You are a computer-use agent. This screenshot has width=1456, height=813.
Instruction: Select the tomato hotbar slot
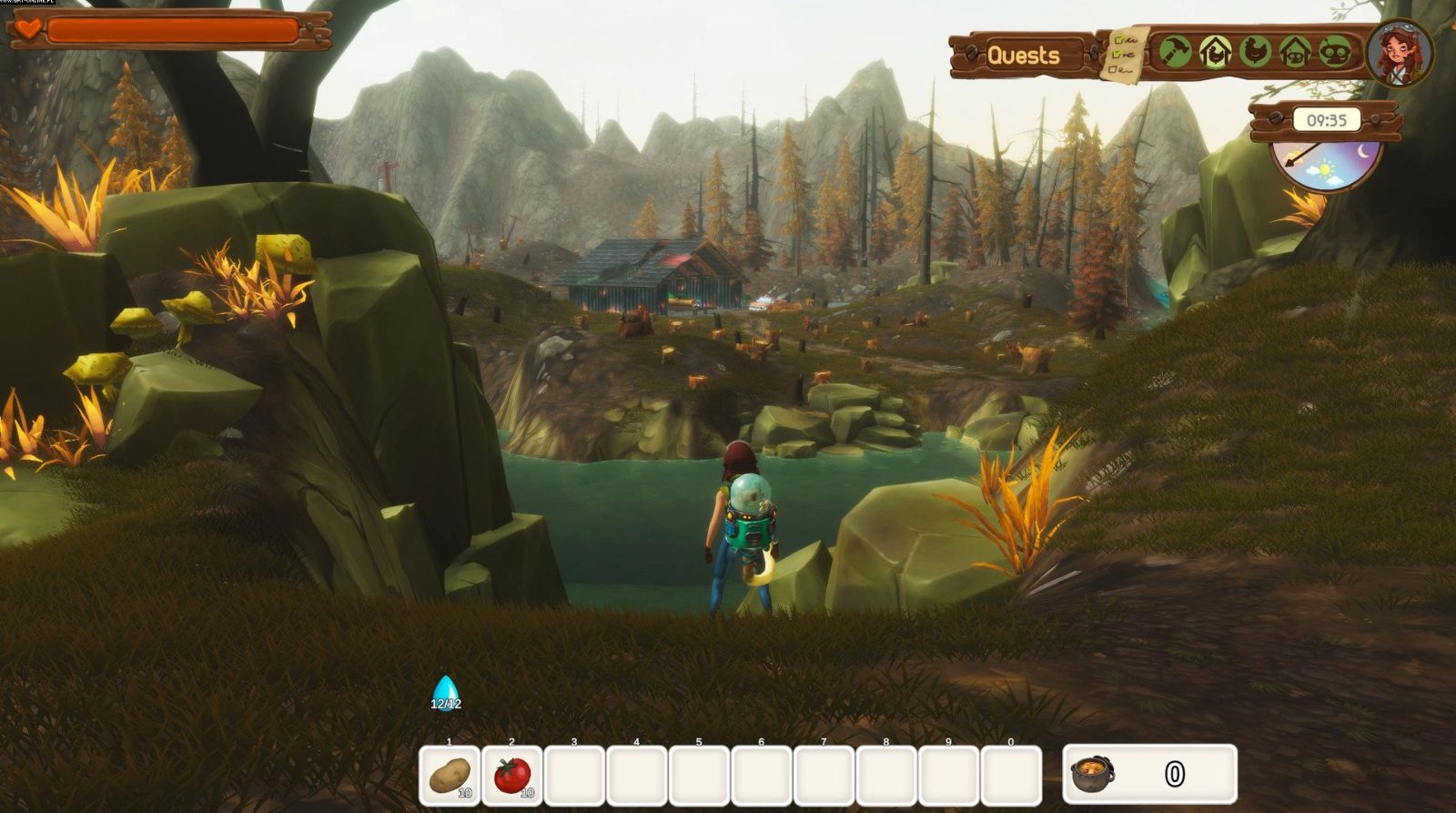[512, 775]
